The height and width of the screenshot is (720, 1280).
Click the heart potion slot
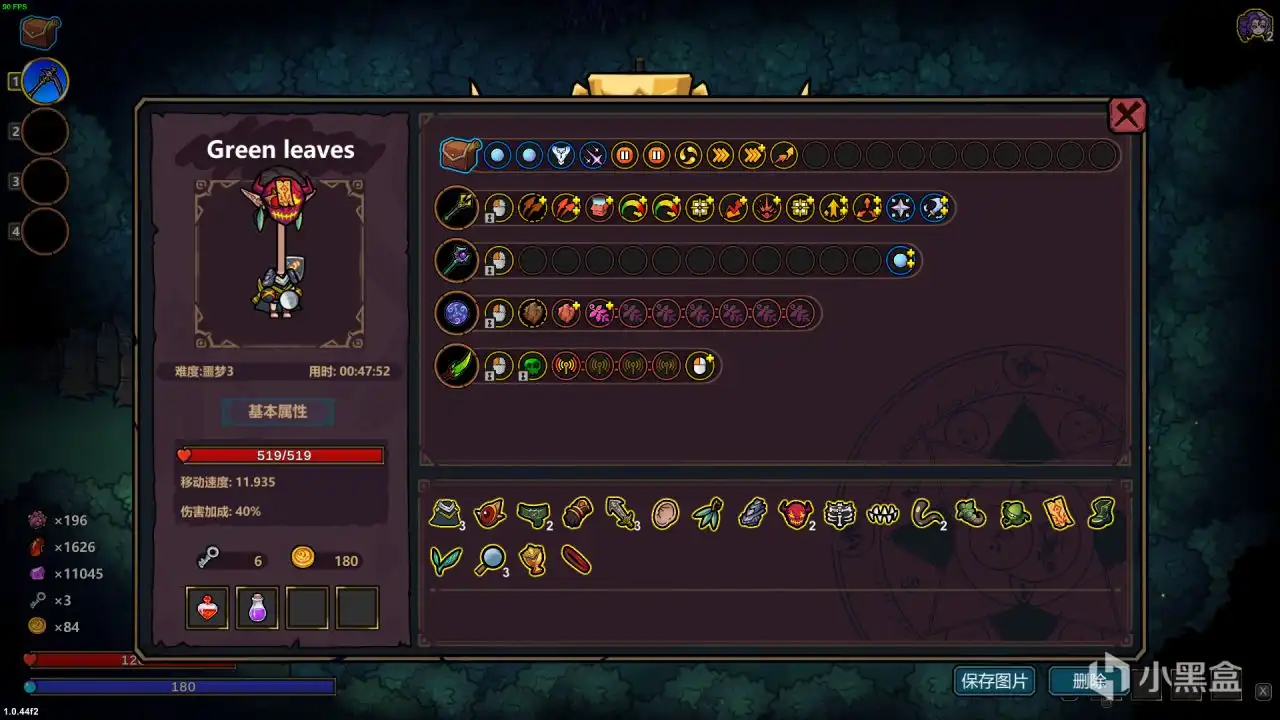click(206, 607)
